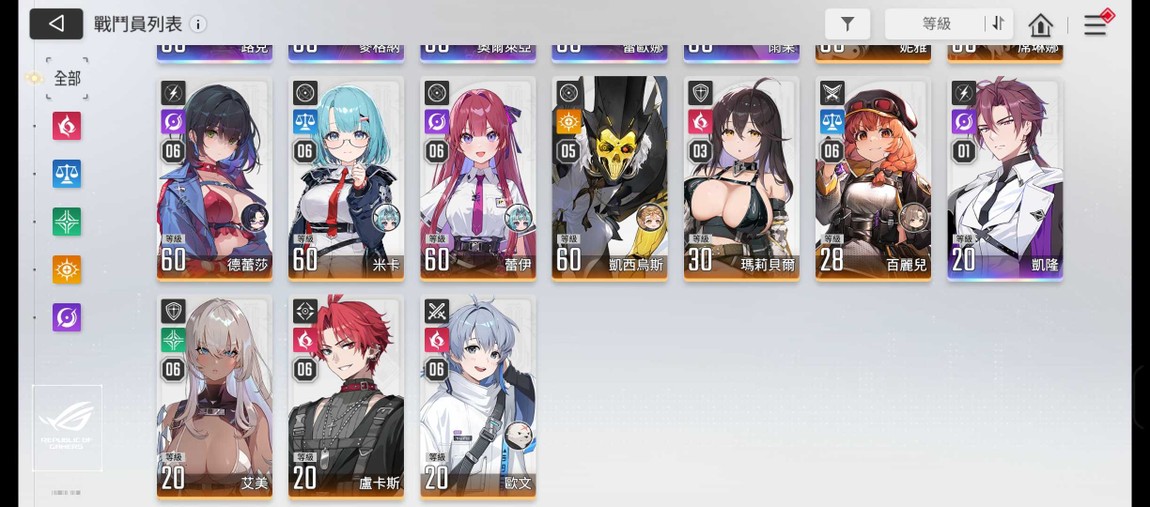Return to the home screen
The height and width of the screenshot is (507, 1150).
point(1040,25)
